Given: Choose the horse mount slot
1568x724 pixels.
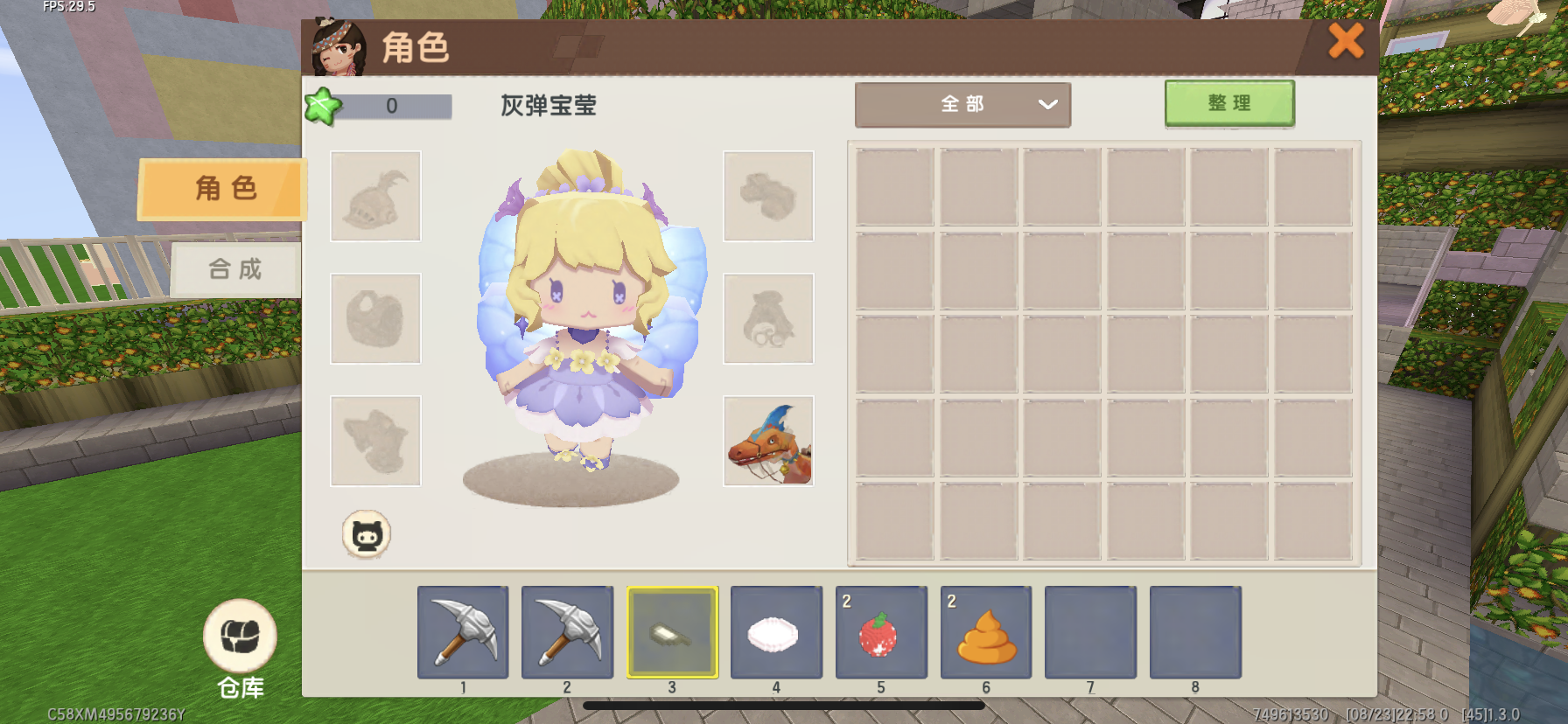Looking at the screenshot, I should click(768, 441).
